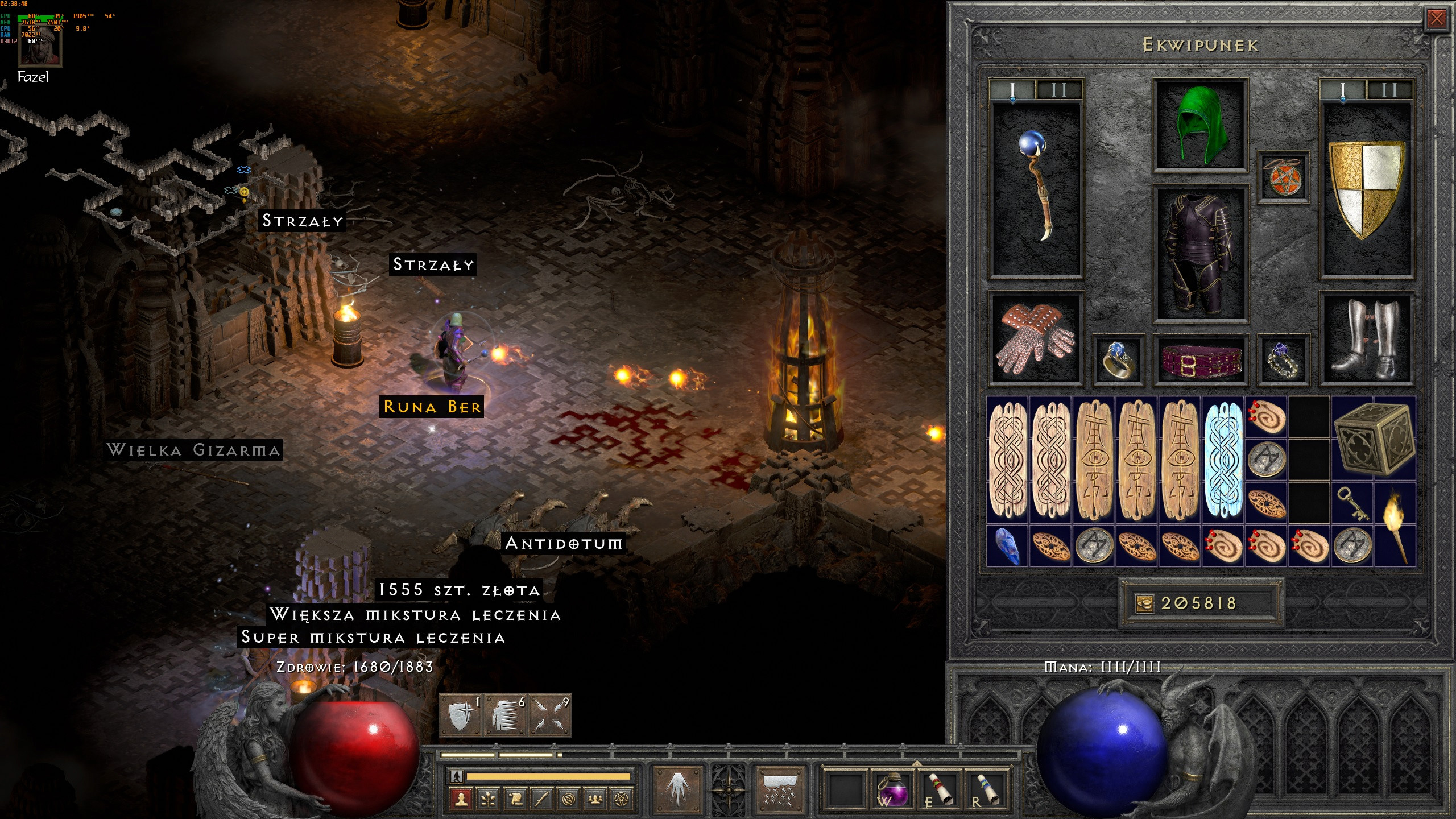The width and height of the screenshot is (1456, 819).
Task: Click the equipped steel boots
Action: click(1366, 340)
